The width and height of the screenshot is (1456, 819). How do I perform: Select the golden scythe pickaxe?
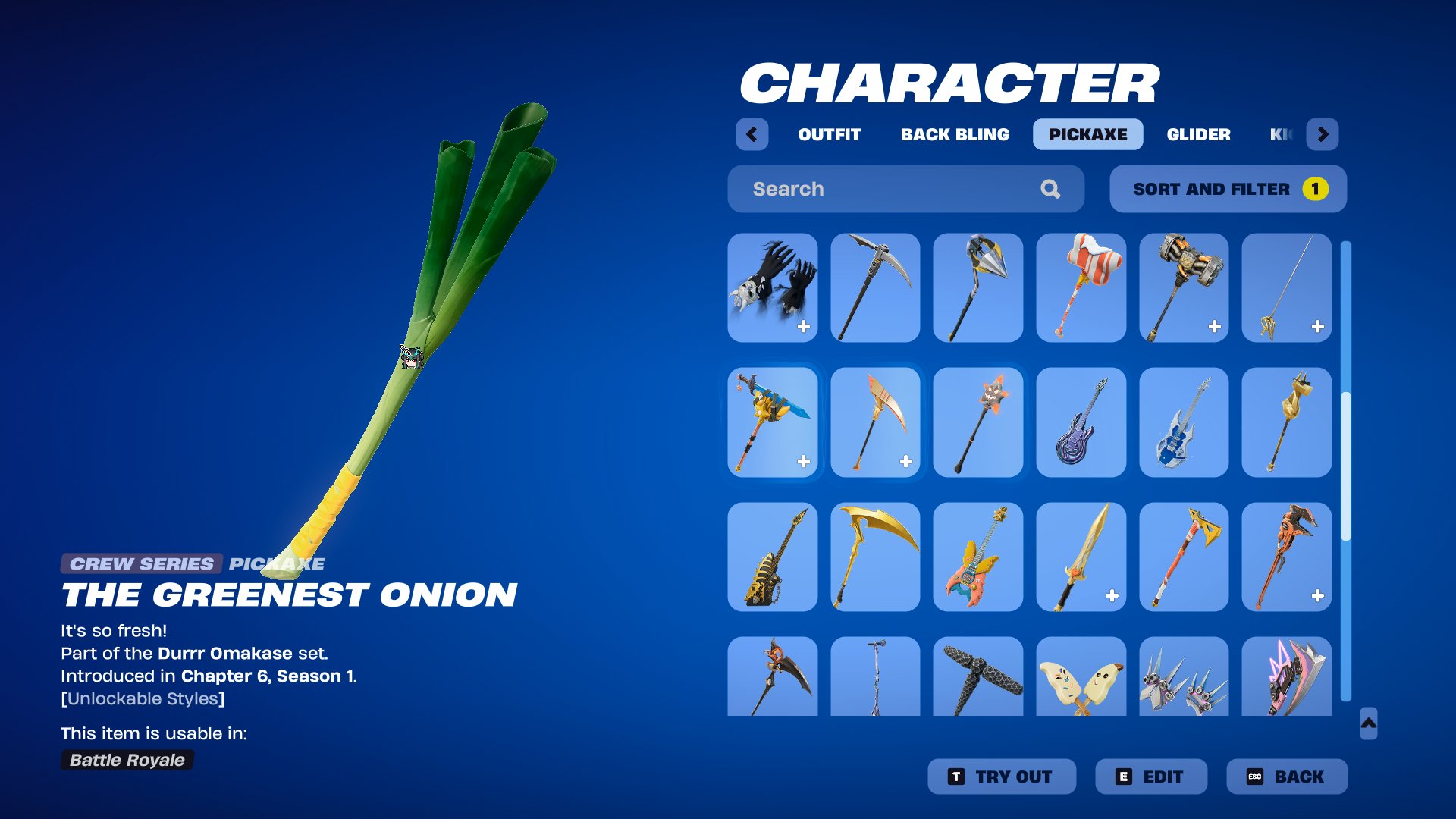875,557
